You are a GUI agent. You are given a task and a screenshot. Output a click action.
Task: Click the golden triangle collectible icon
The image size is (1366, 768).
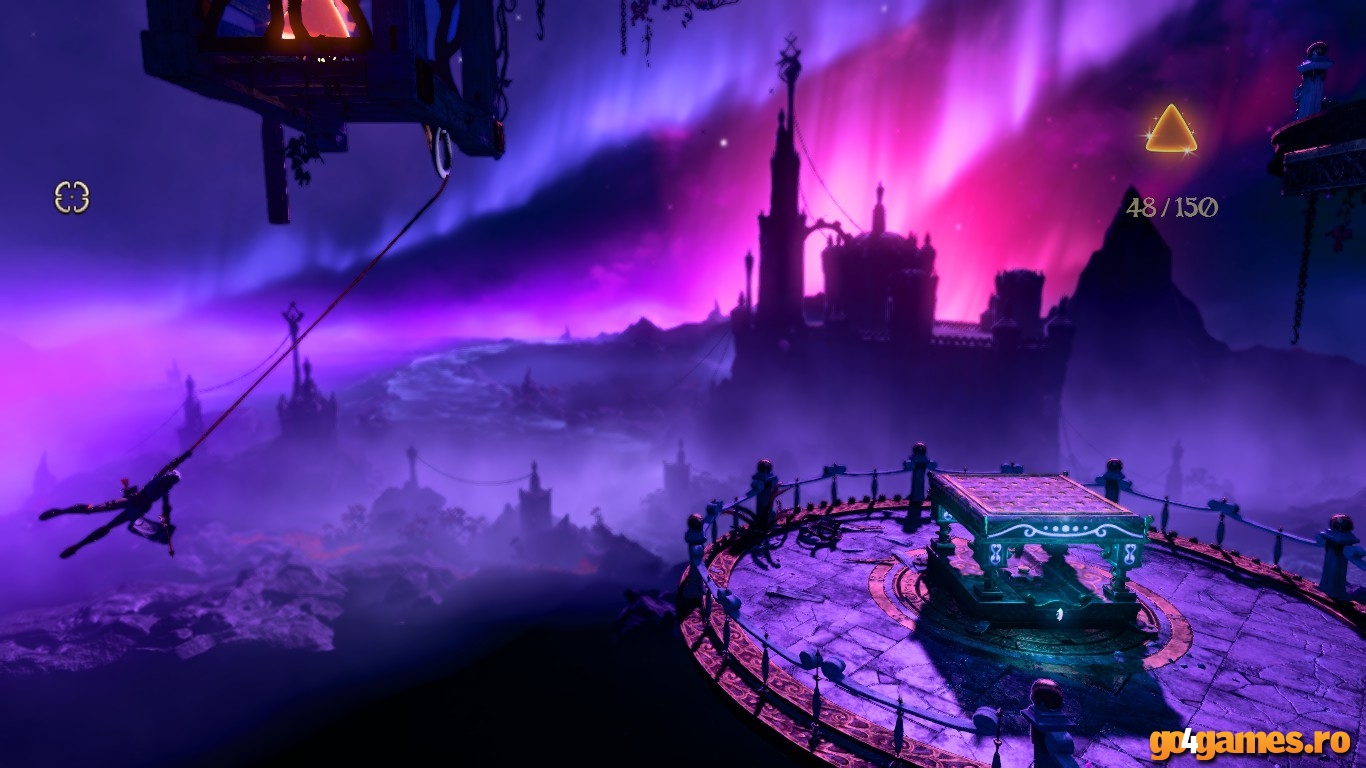tap(1171, 132)
